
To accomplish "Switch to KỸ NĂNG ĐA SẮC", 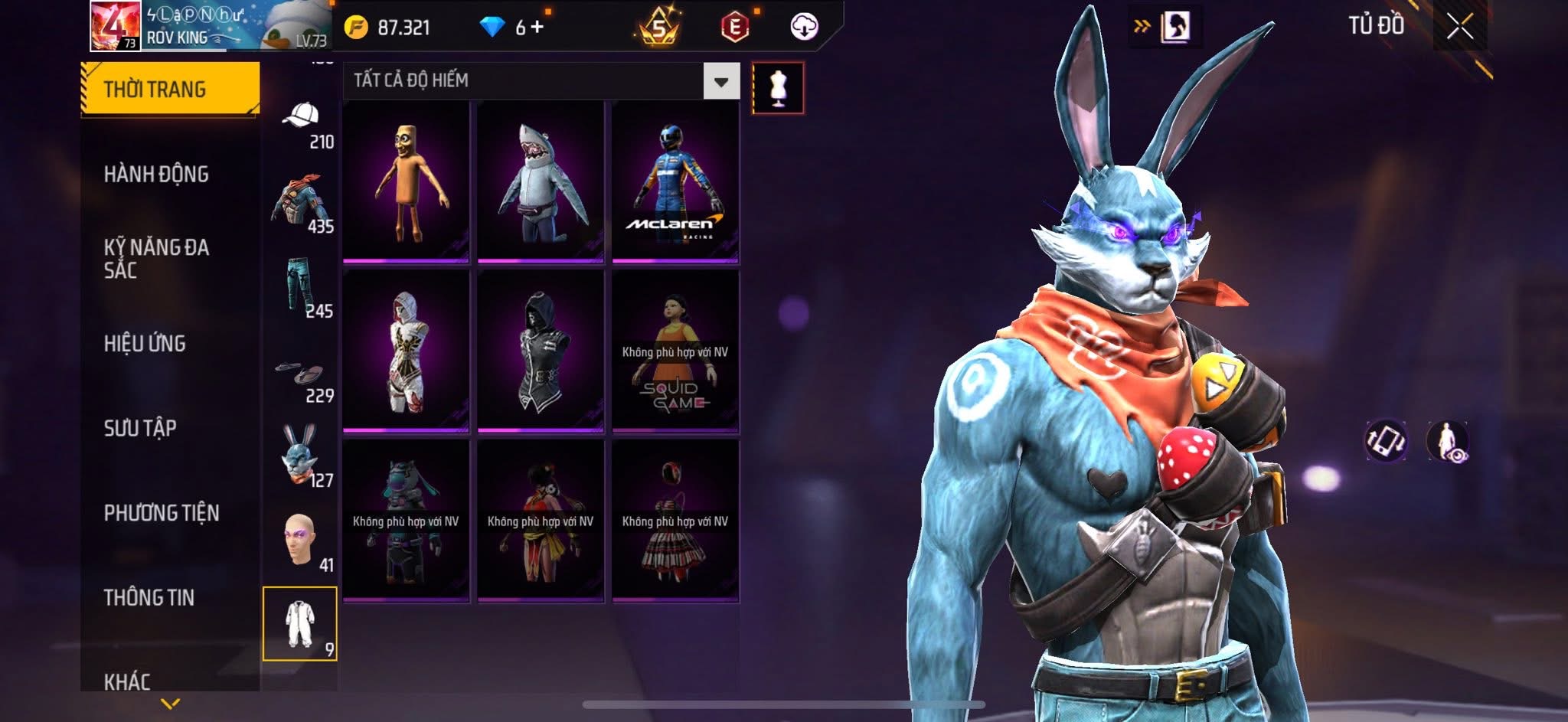I will point(156,258).
